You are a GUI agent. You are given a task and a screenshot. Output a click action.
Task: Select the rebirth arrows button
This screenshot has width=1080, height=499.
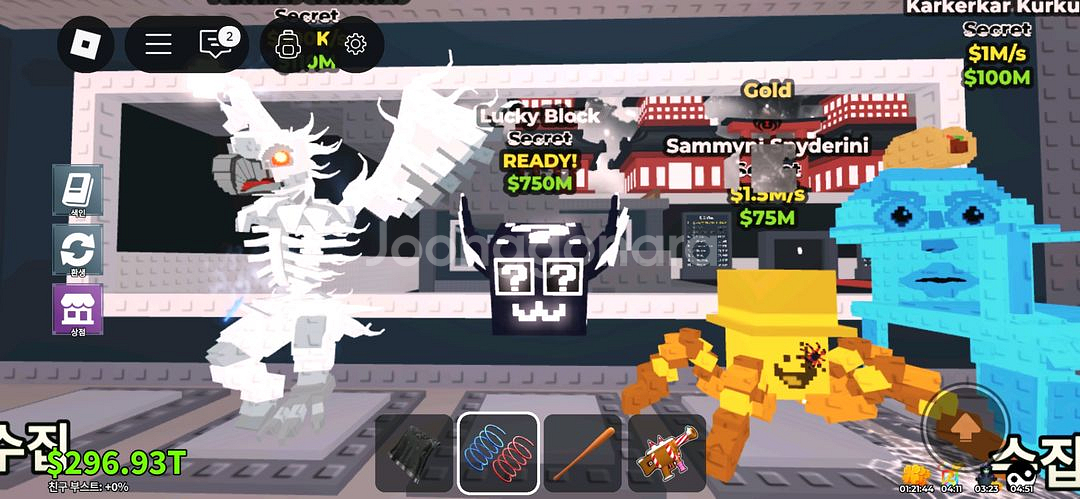point(77,250)
